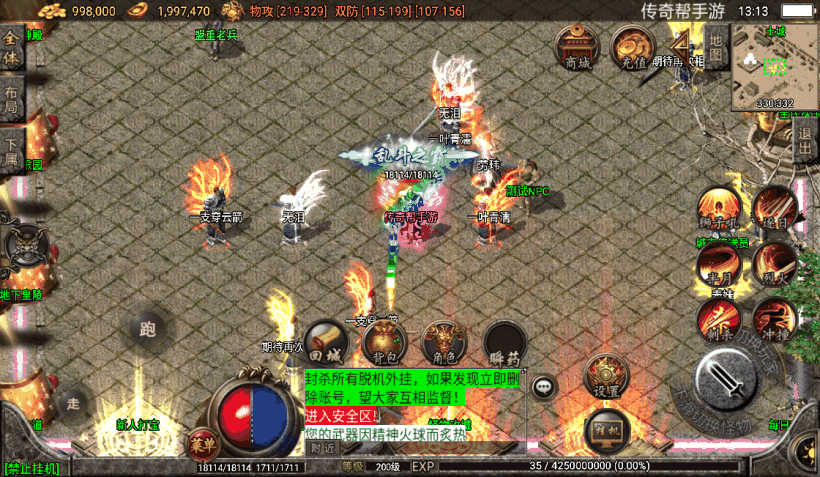The image size is (820, 477).
Task: Open the 商城 shop
Action: [577, 46]
